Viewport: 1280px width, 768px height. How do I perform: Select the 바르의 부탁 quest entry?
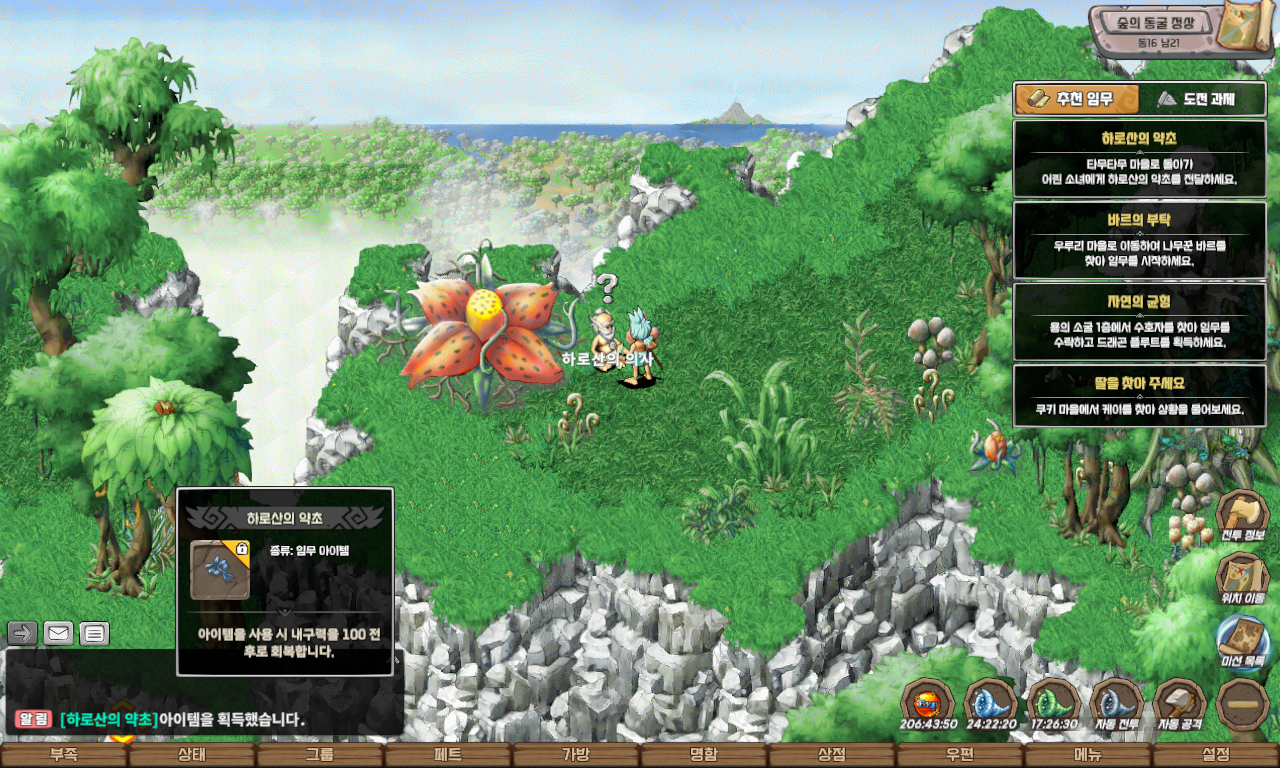tap(1139, 240)
